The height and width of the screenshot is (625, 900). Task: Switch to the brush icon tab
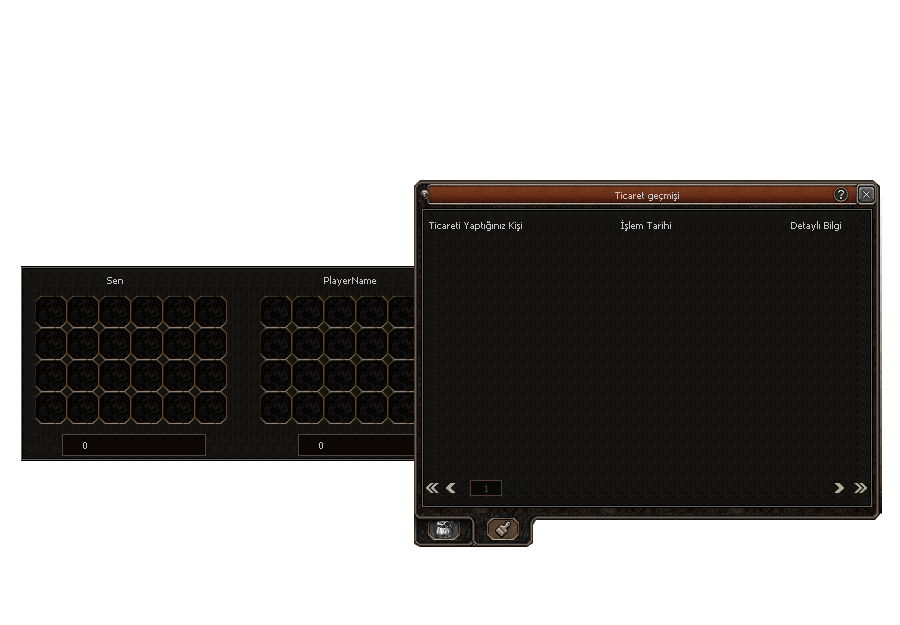tap(505, 530)
